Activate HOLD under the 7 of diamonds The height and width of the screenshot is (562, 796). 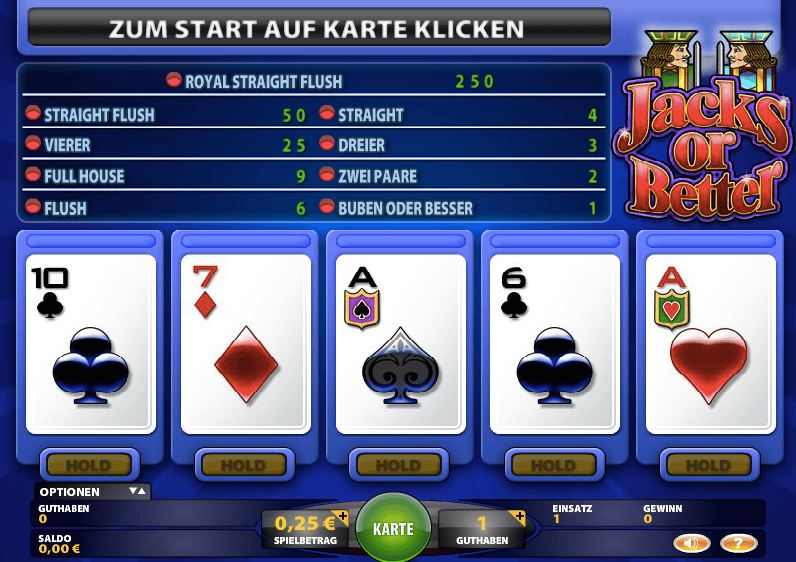pos(243,465)
